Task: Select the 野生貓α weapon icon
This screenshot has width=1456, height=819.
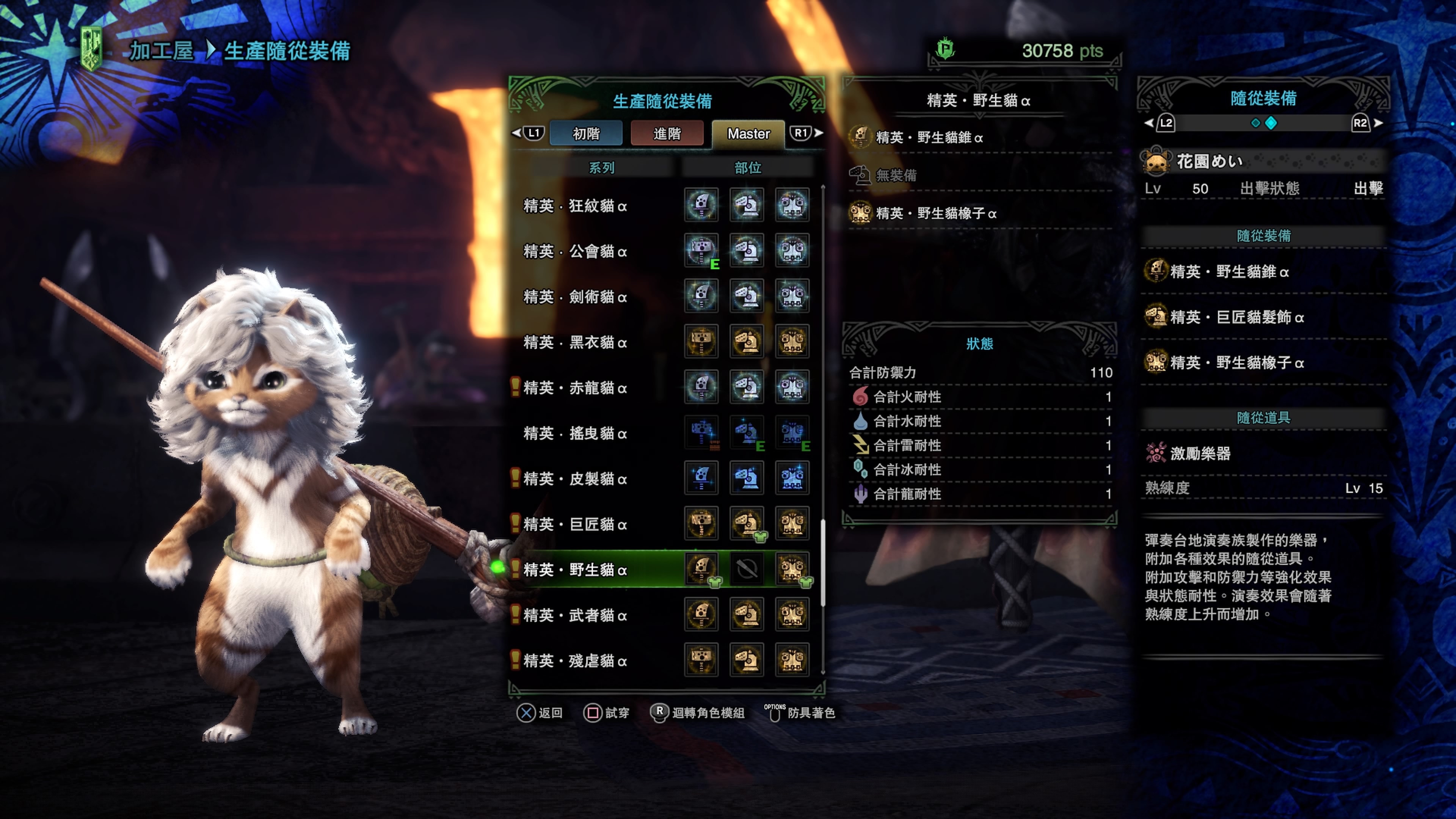Action: (701, 568)
